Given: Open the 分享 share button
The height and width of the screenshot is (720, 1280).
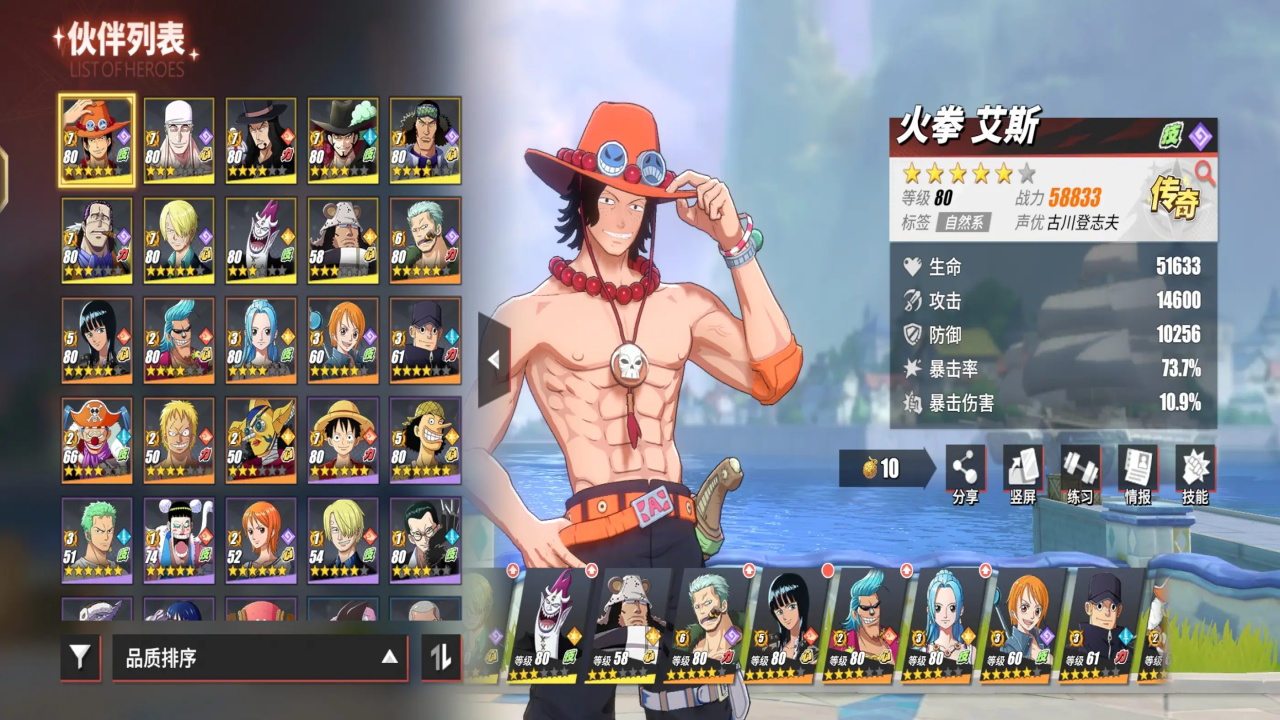Looking at the screenshot, I should [x=965, y=472].
